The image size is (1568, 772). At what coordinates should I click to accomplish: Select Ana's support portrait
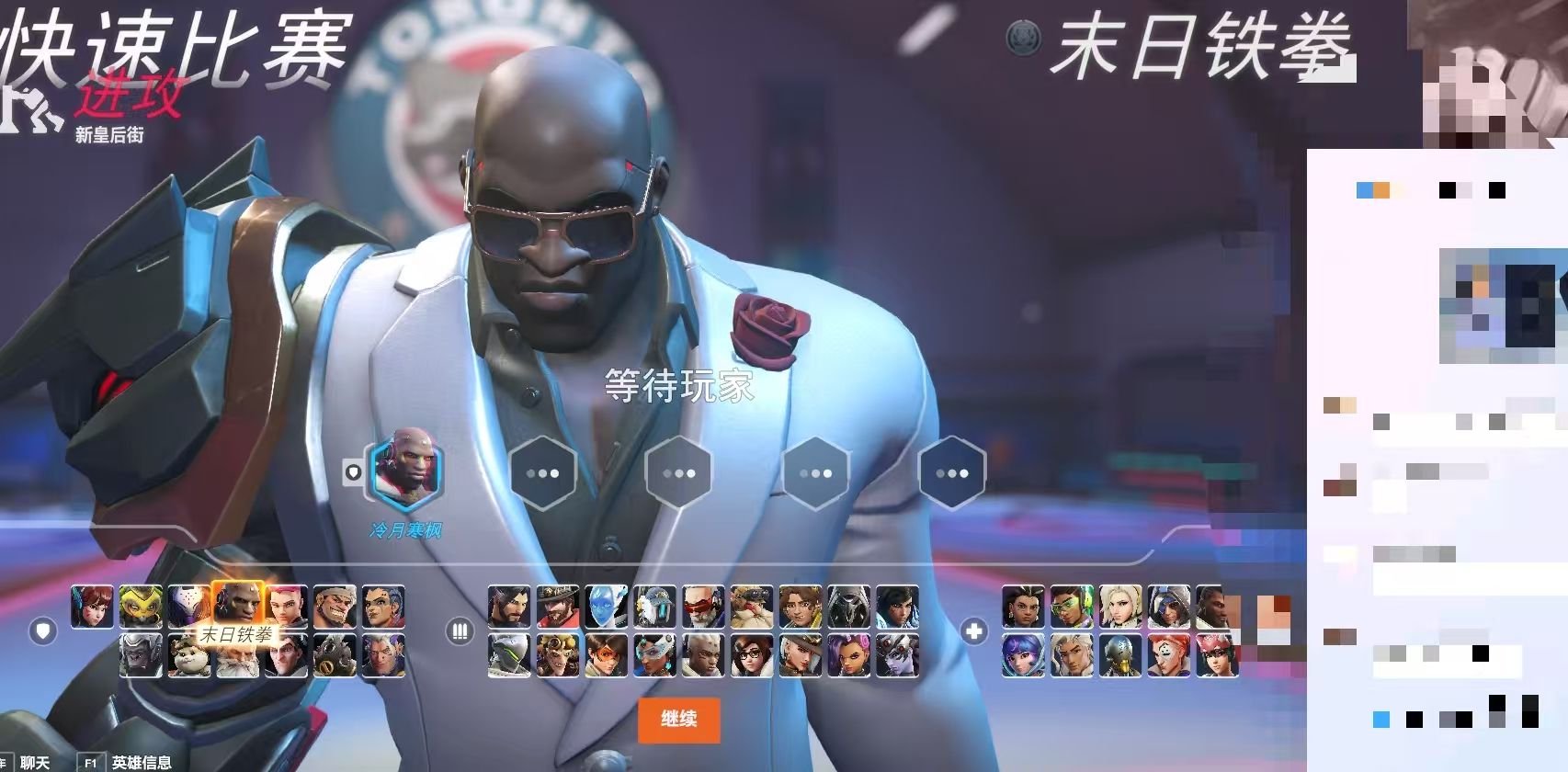(x=1168, y=607)
